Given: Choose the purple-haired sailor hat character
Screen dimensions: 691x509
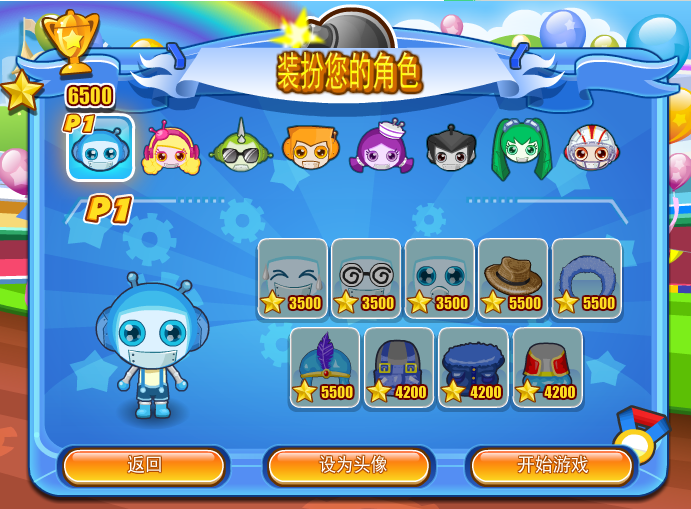Looking at the screenshot, I should point(380,149).
